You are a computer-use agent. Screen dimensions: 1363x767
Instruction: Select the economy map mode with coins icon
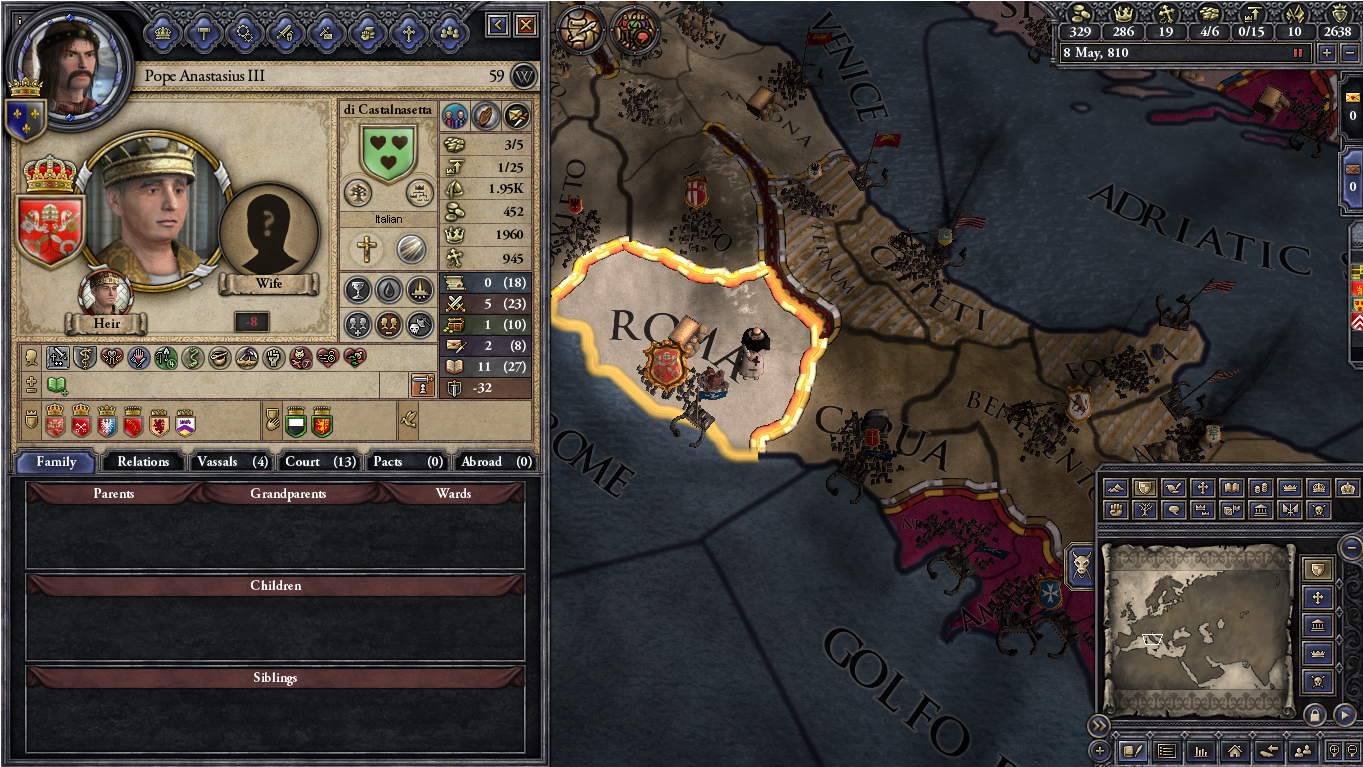click(x=1262, y=487)
